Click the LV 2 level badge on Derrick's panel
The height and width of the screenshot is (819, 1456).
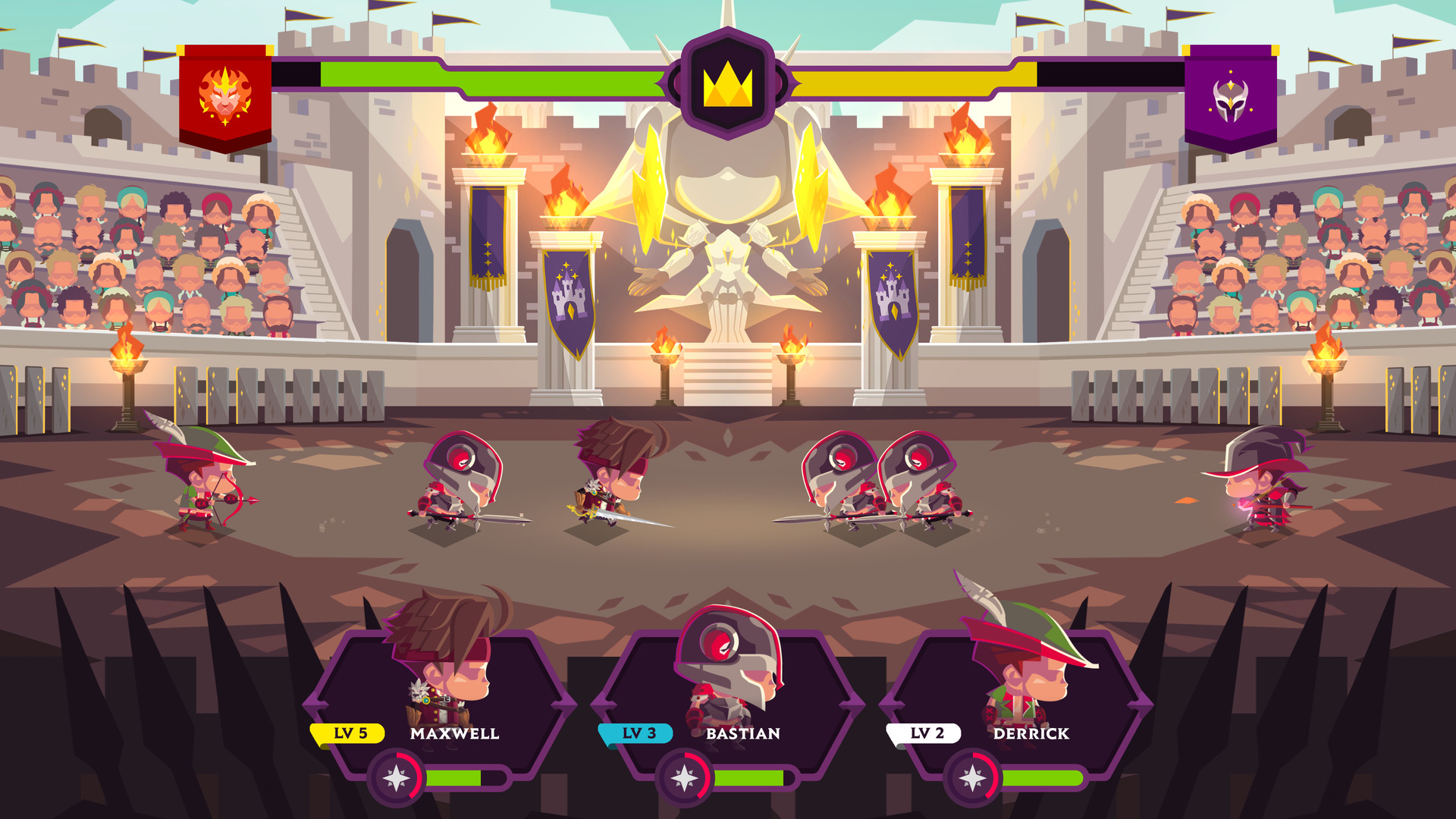click(924, 734)
